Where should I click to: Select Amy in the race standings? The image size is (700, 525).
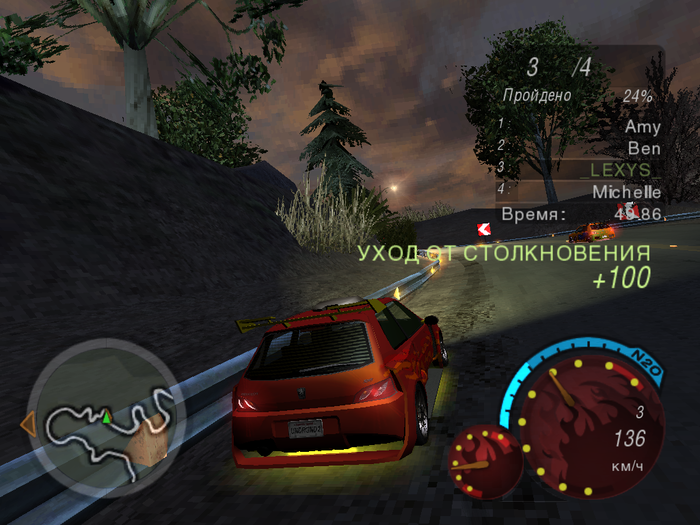coord(642,127)
